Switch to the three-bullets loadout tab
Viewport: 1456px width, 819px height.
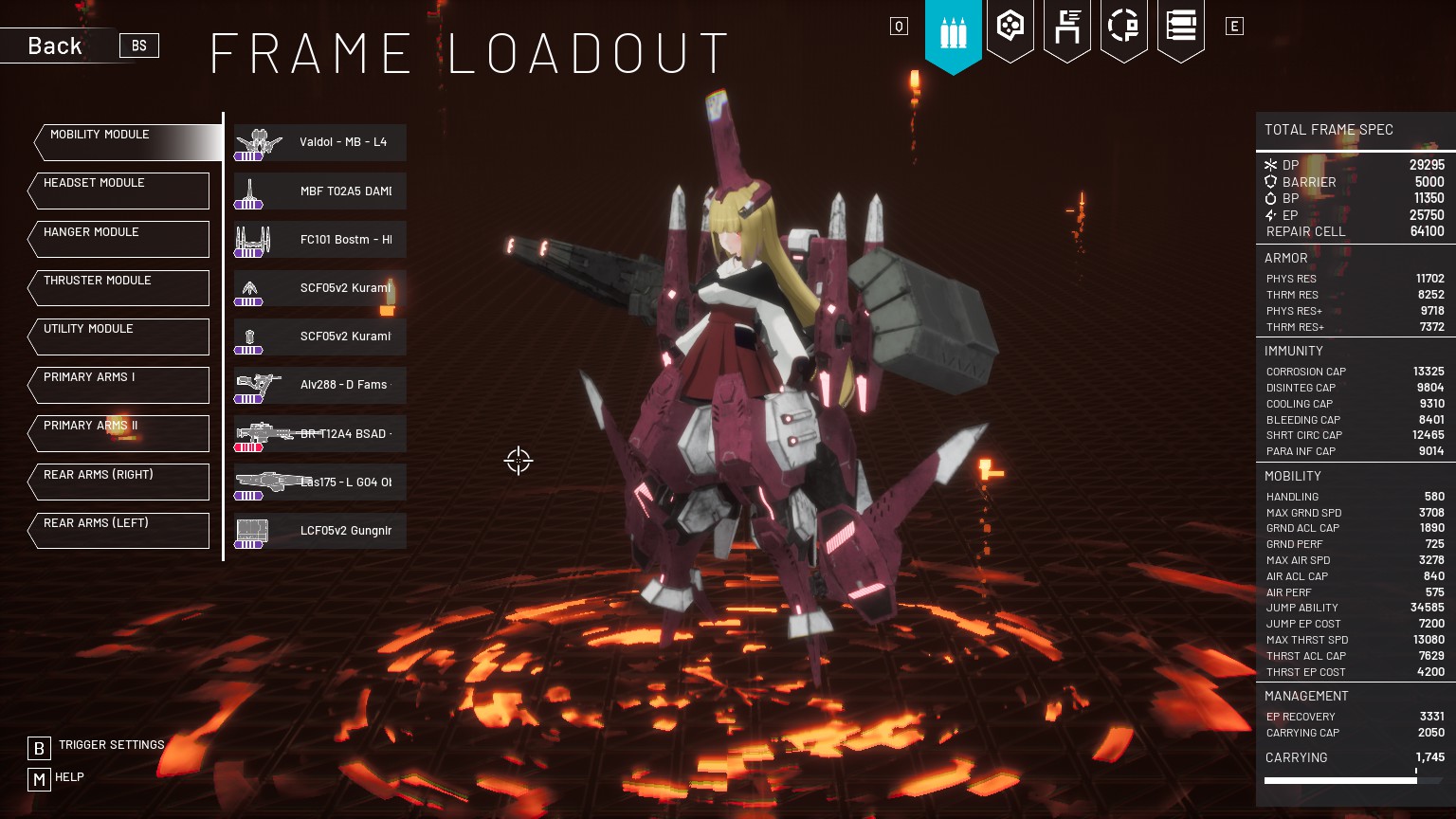(953, 32)
